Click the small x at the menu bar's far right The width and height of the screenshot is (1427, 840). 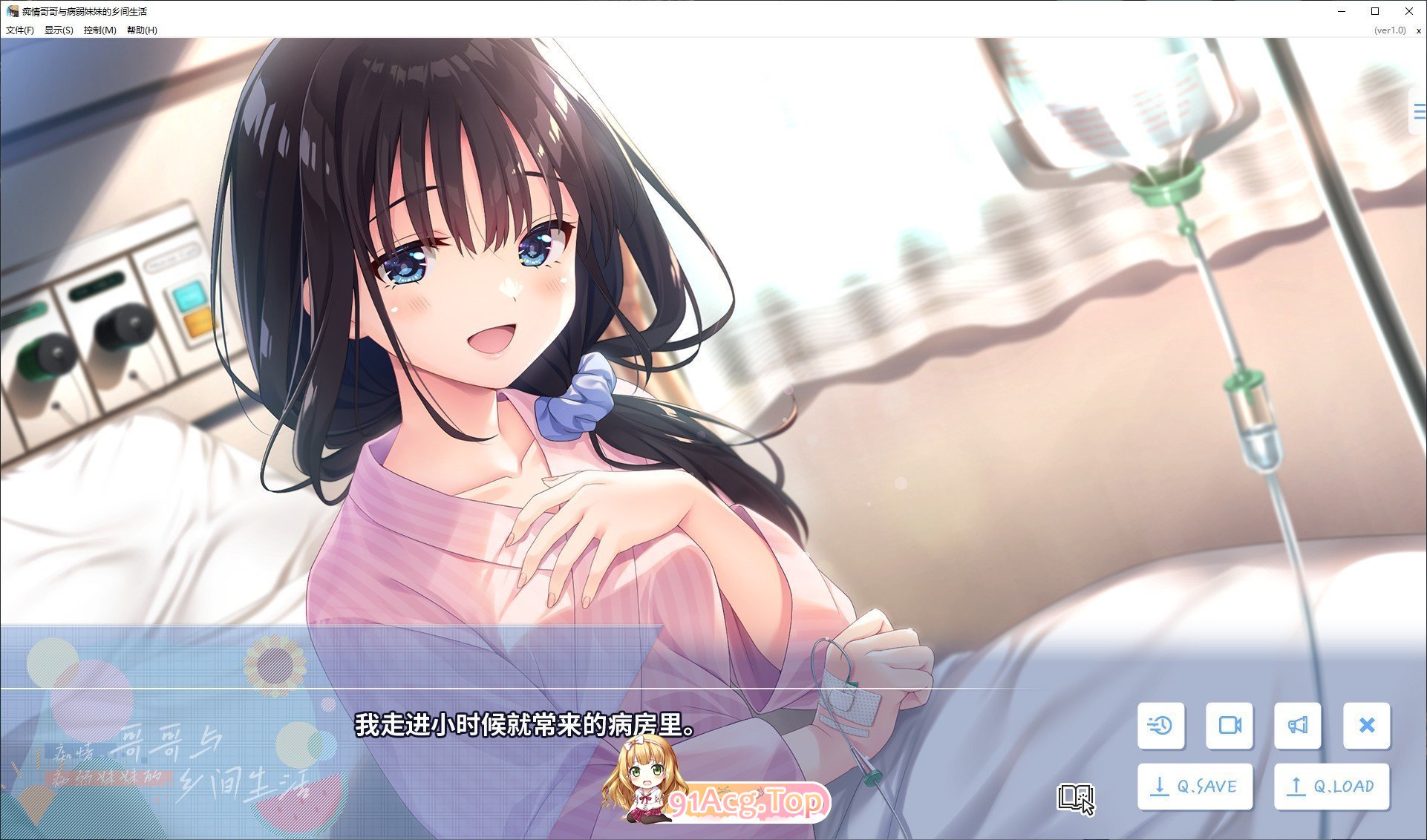[1417, 31]
